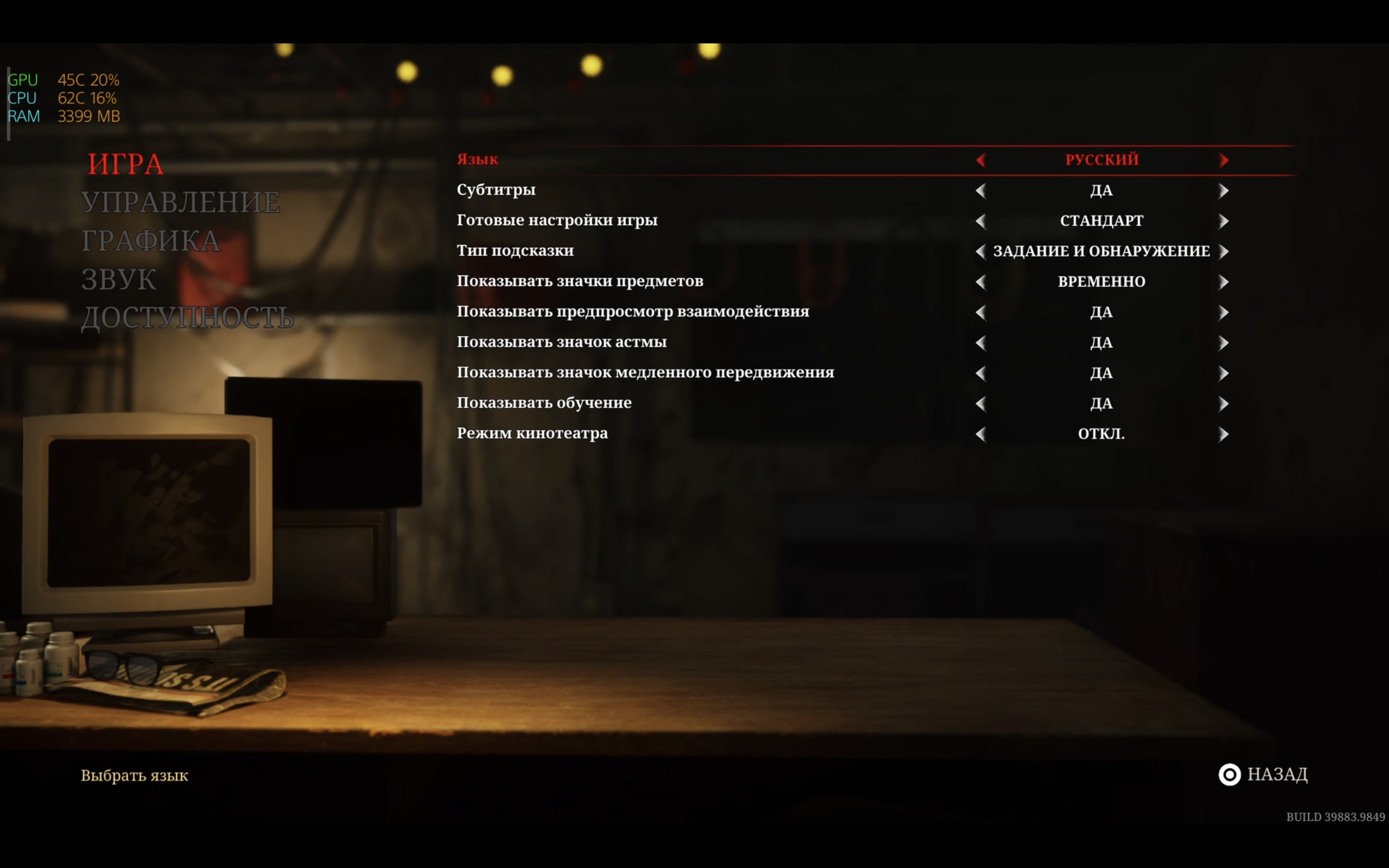Cycle Готовые настройки игры past СТАНДАРТ
The height and width of the screenshot is (868, 1389).
pos(1225,220)
